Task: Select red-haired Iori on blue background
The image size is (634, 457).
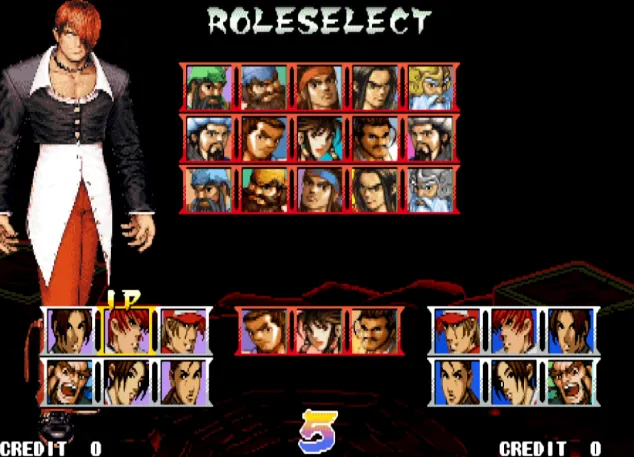Action: click(x=514, y=330)
